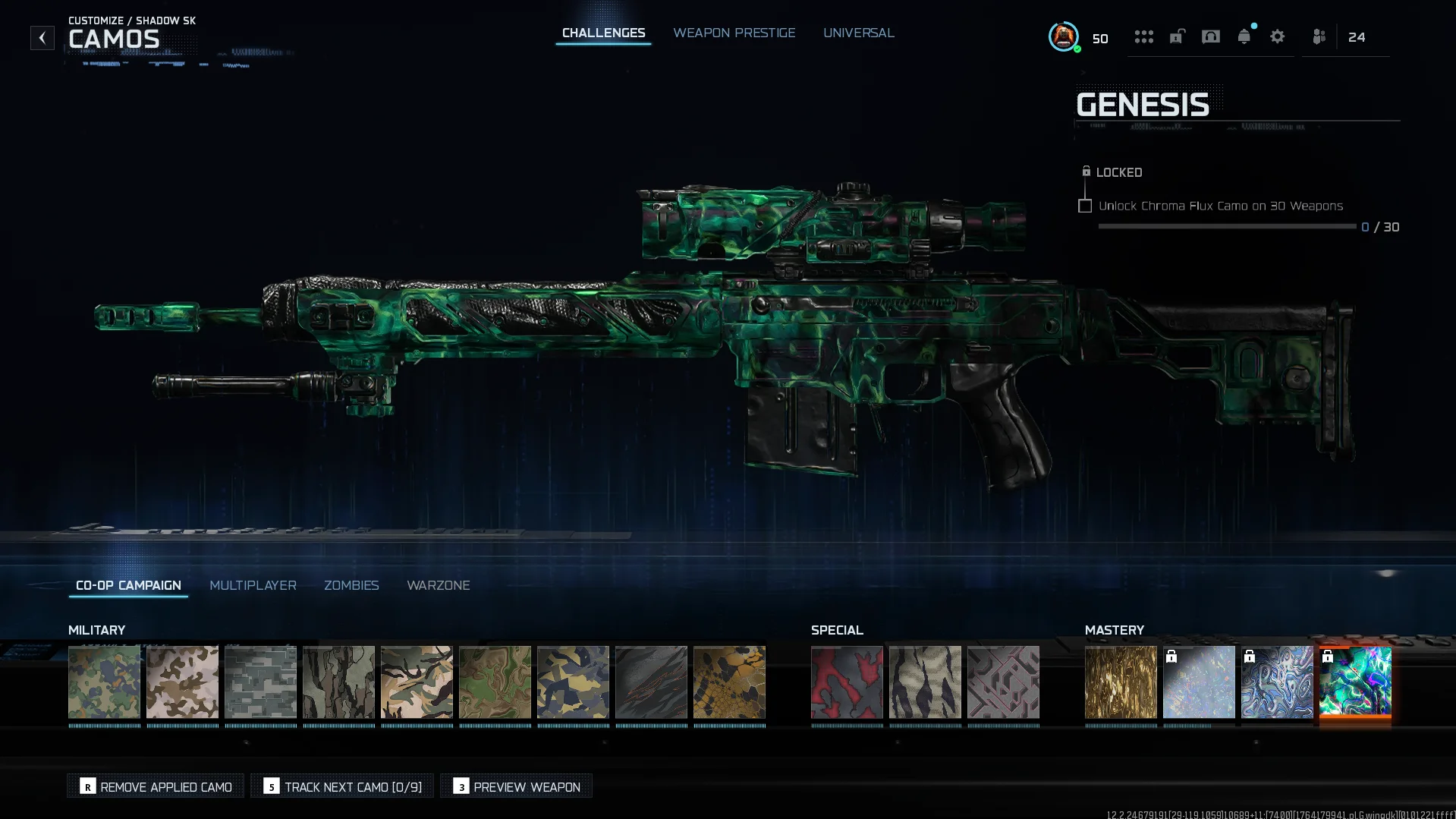
Task: Switch to the Multiplayer category
Action: [x=253, y=585]
